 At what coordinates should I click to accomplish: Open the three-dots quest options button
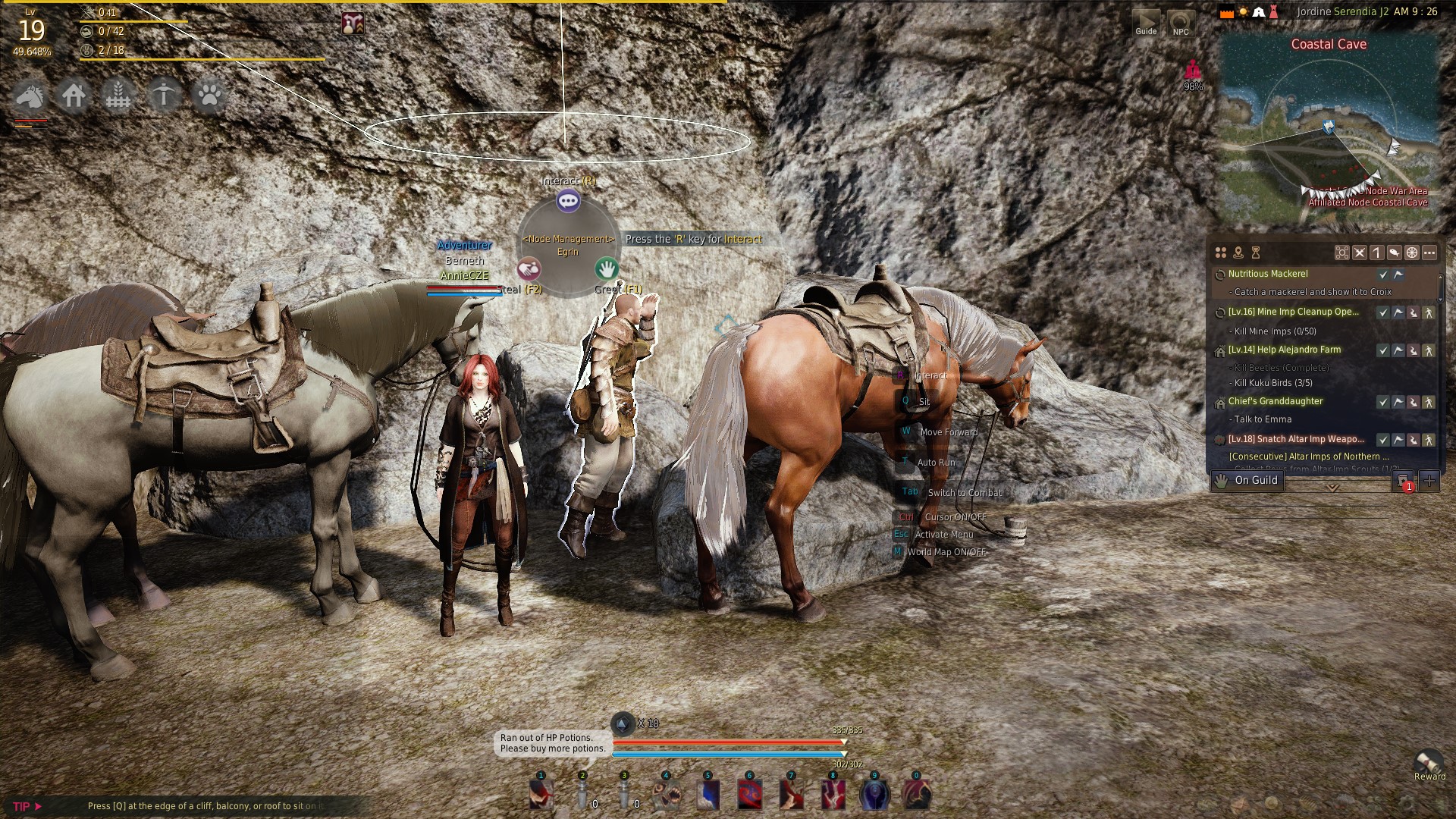point(1429,253)
